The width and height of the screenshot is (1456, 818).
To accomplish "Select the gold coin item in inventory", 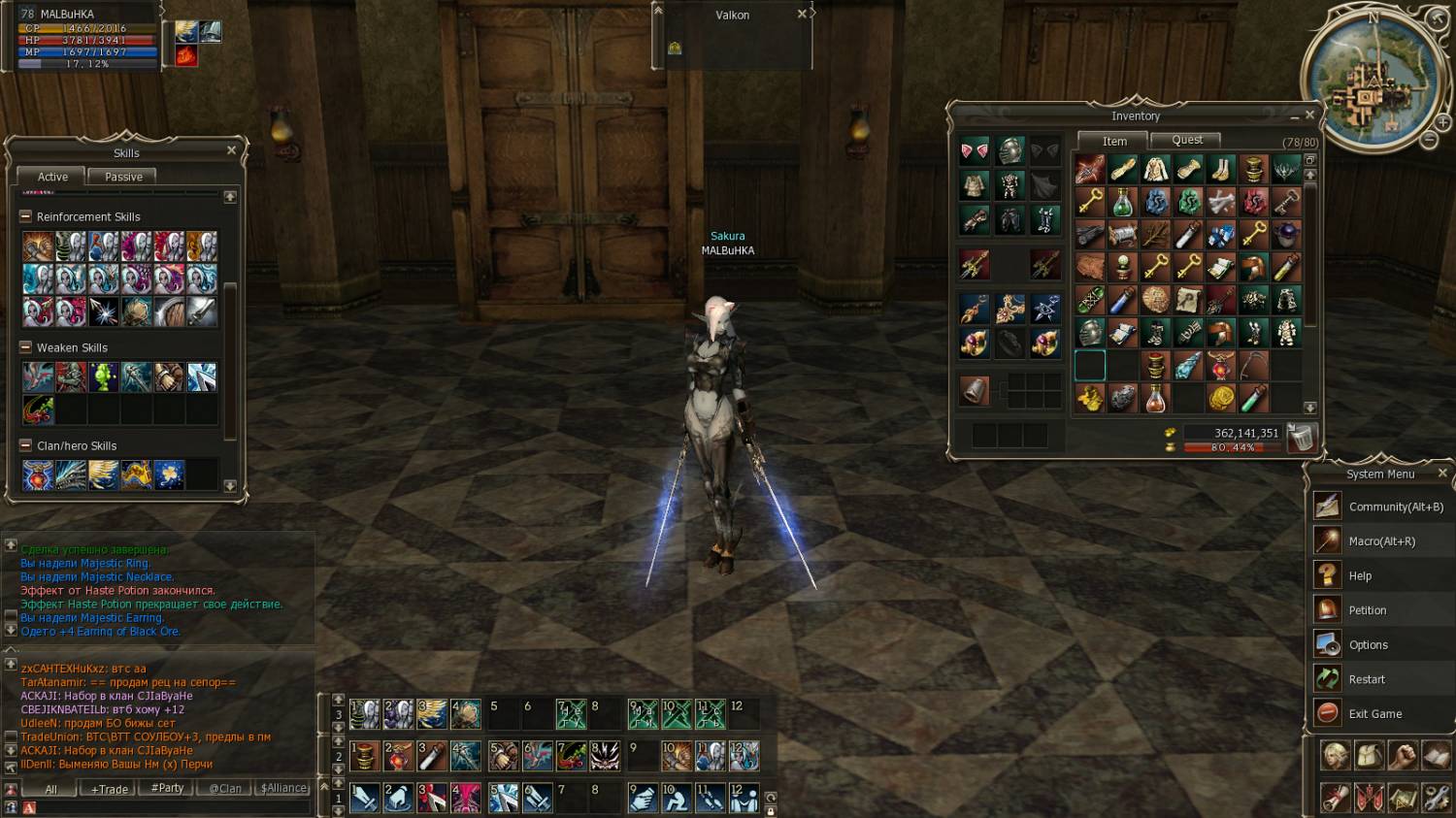I will (x=1220, y=398).
